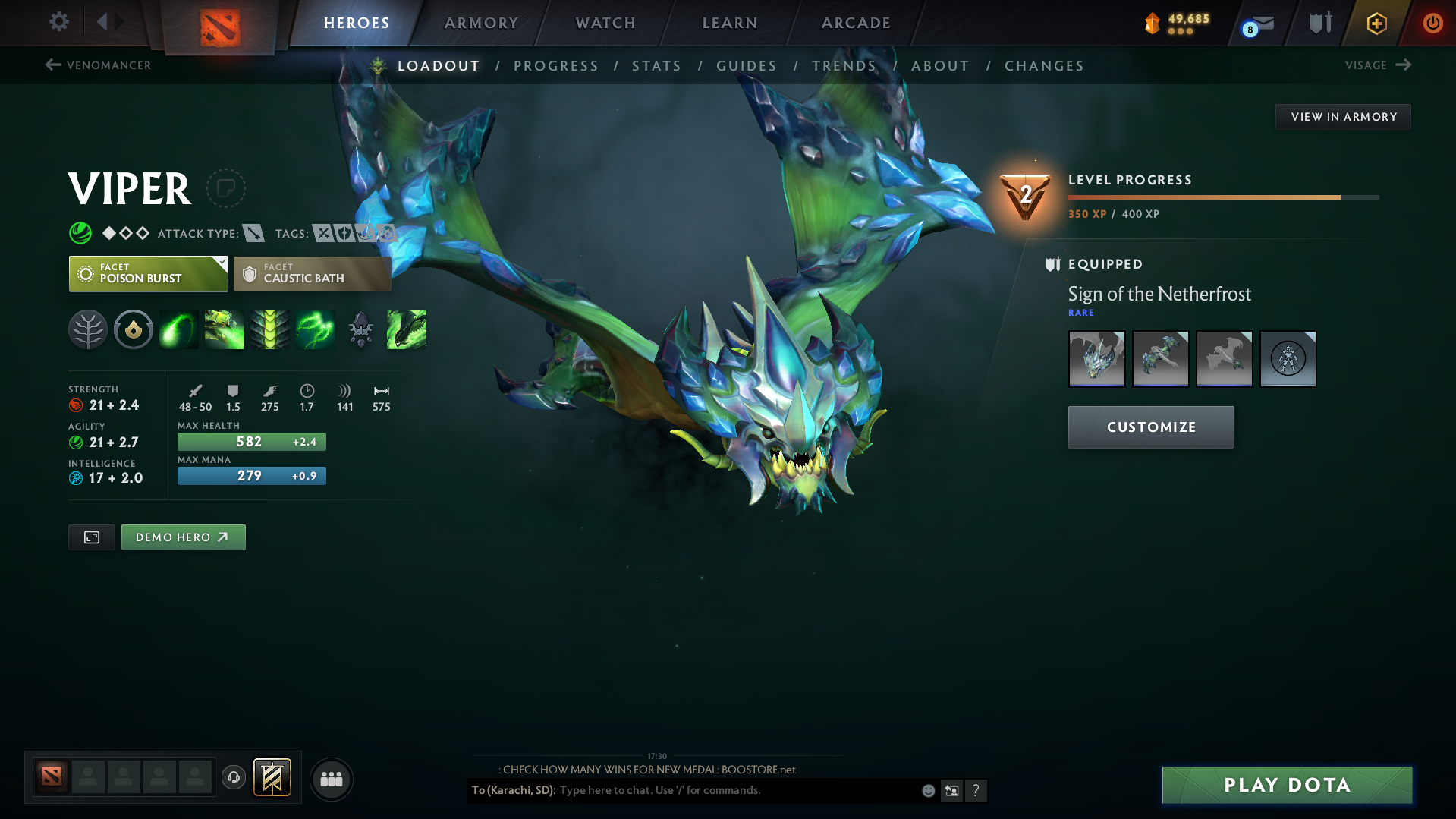Click the Nethertoxin breath ability icon

pyautogui.click(x=225, y=329)
